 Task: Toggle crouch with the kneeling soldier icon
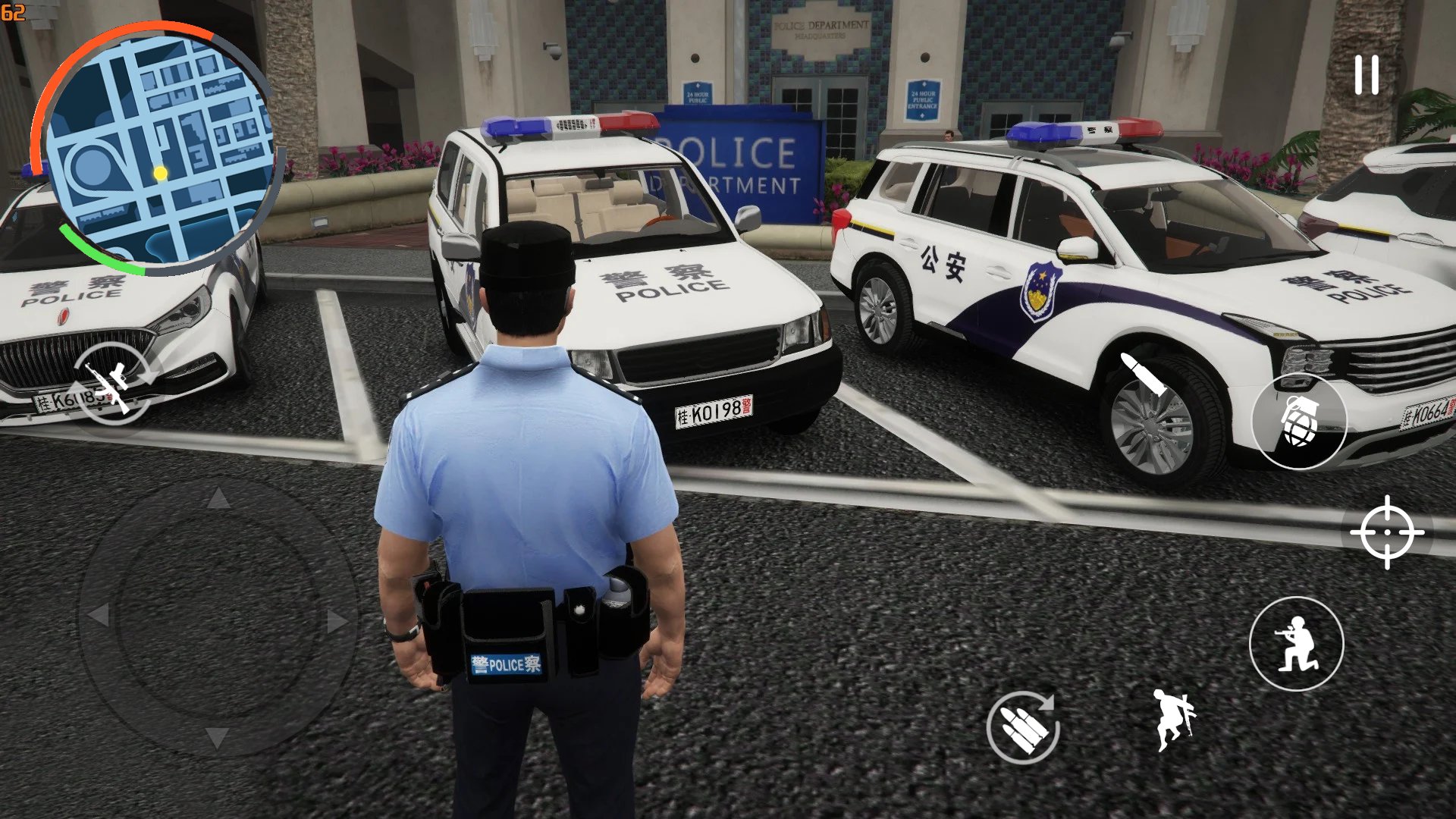coord(1296,644)
